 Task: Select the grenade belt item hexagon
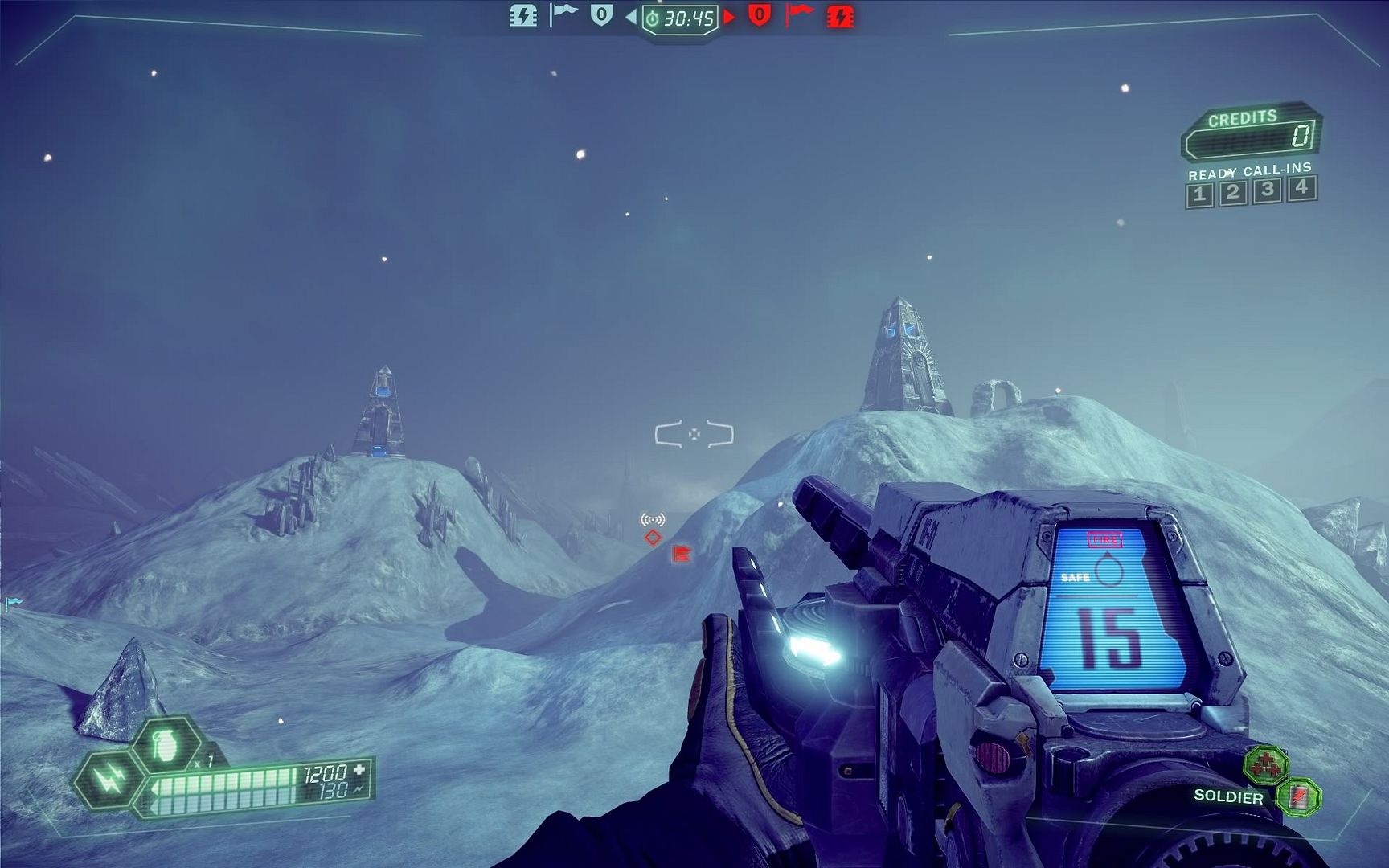pyautogui.click(x=166, y=745)
